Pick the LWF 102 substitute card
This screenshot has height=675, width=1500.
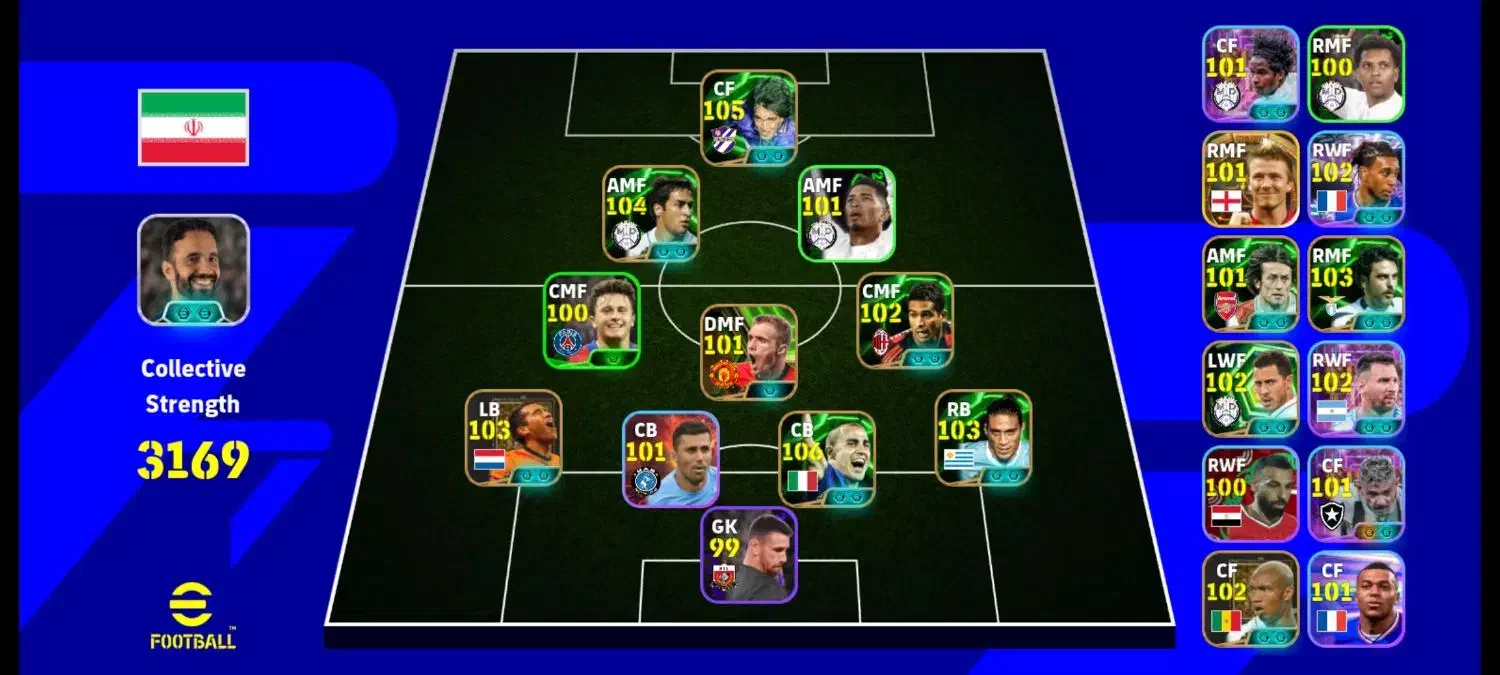click(1250, 389)
